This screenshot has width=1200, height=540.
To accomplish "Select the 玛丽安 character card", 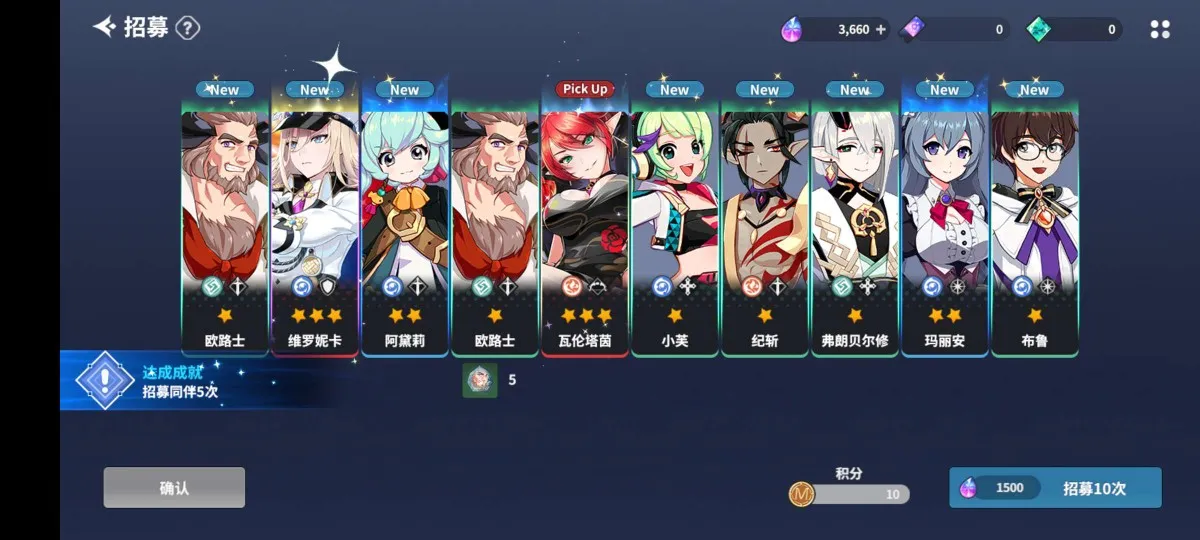I will (x=945, y=220).
